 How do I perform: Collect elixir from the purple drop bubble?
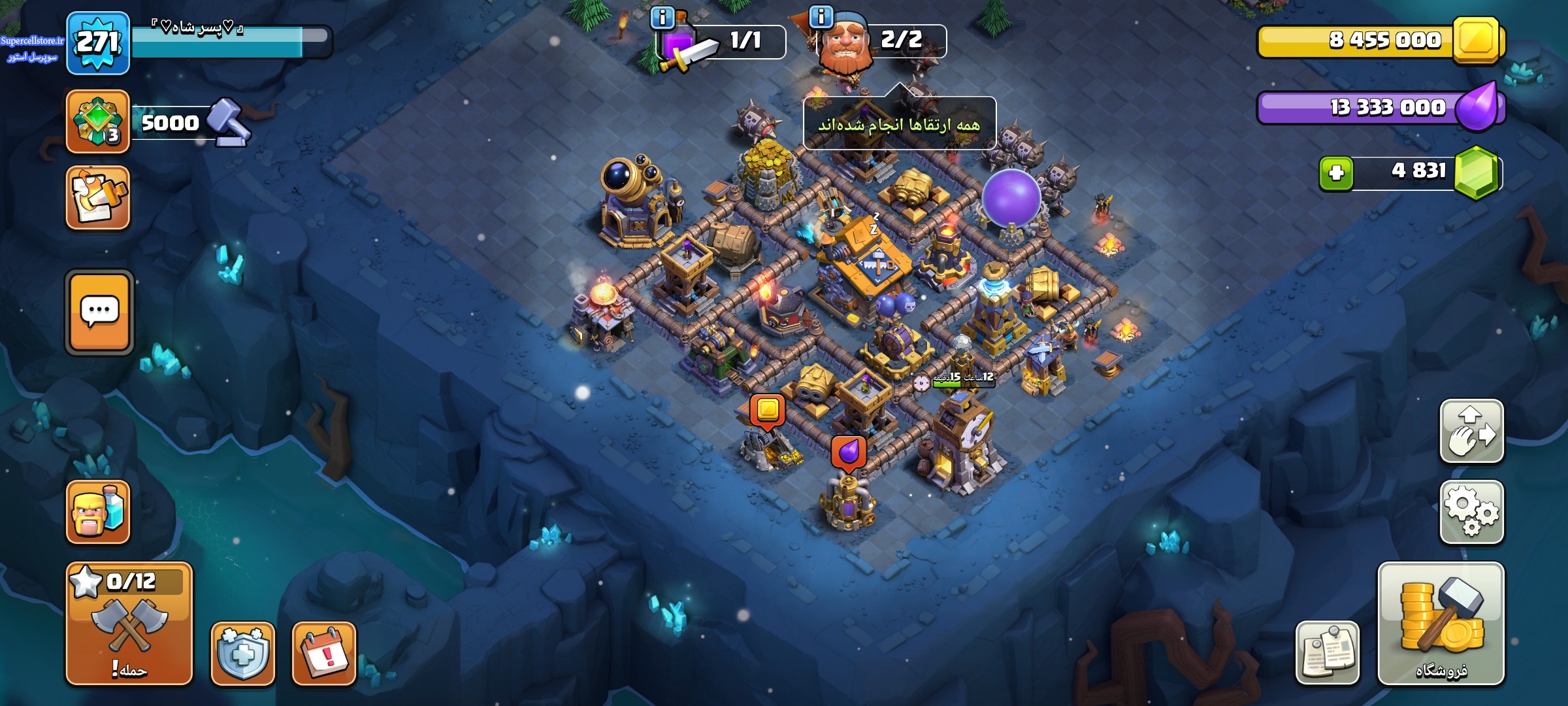pos(848,452)
